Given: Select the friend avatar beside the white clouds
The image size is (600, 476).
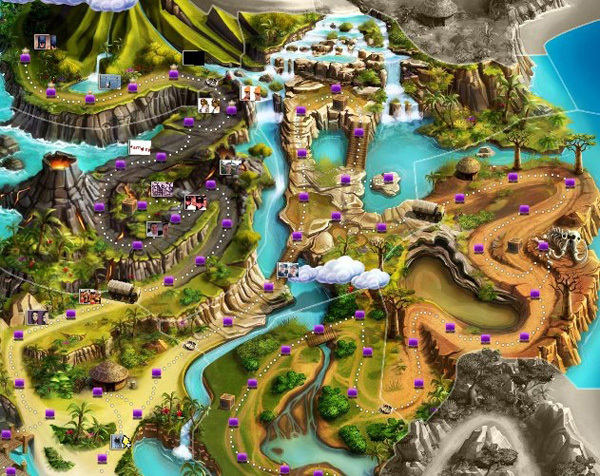Looking at the screenshot, I should click(288, 270).
